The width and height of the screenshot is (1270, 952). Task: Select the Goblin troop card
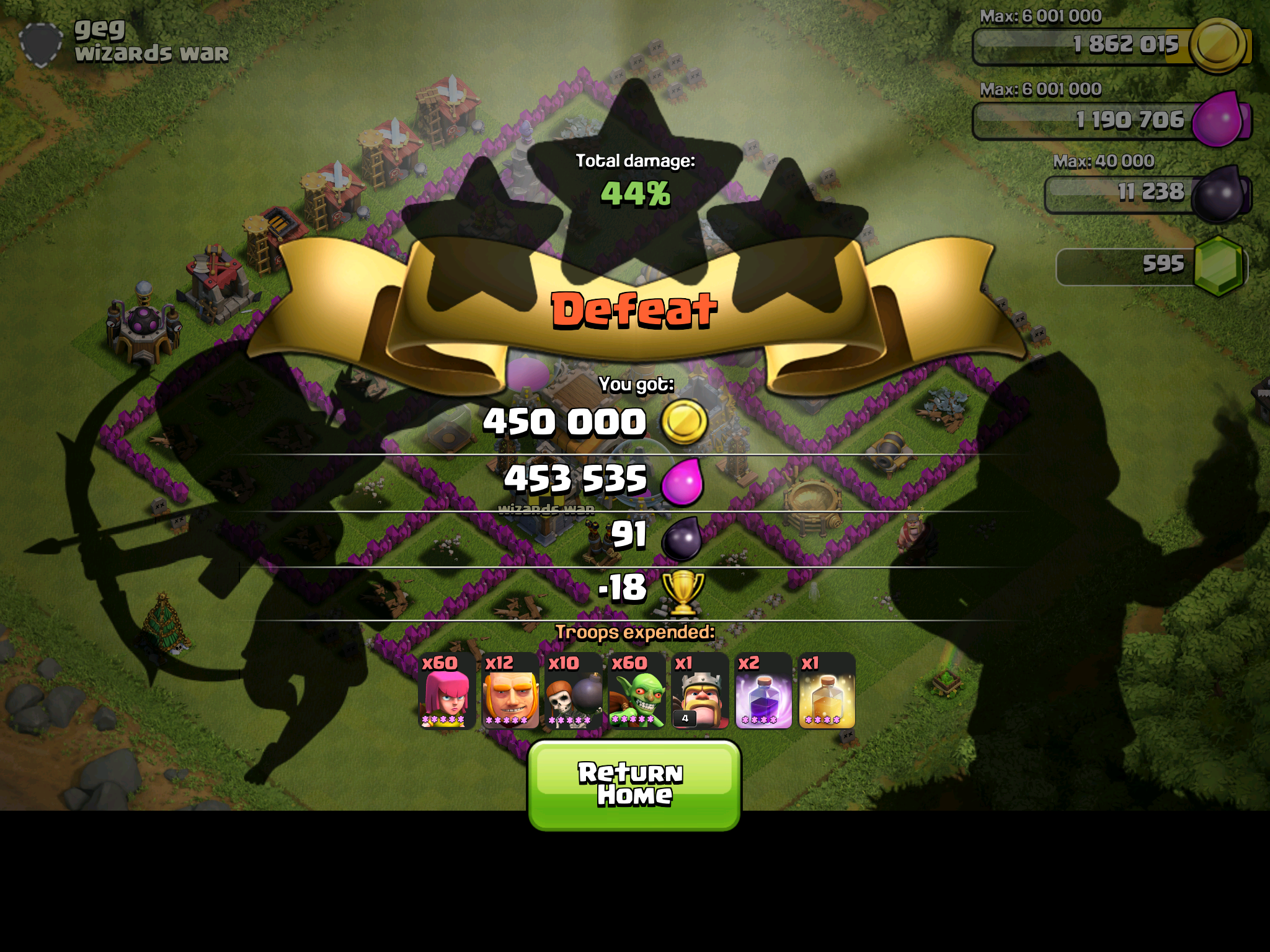pyautogui.click(x=637, y=691)
